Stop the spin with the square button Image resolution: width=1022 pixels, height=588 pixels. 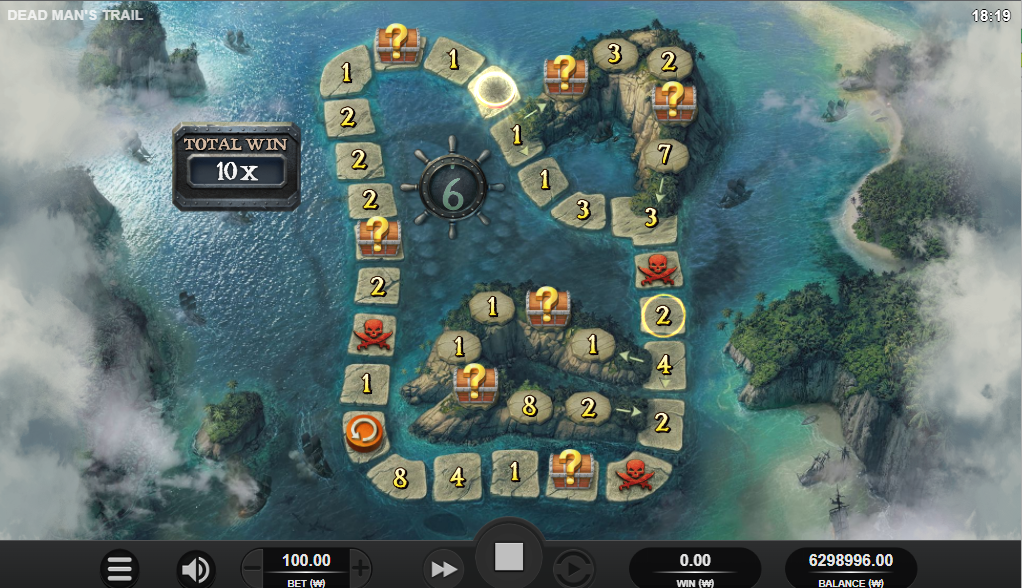[509, 557]
